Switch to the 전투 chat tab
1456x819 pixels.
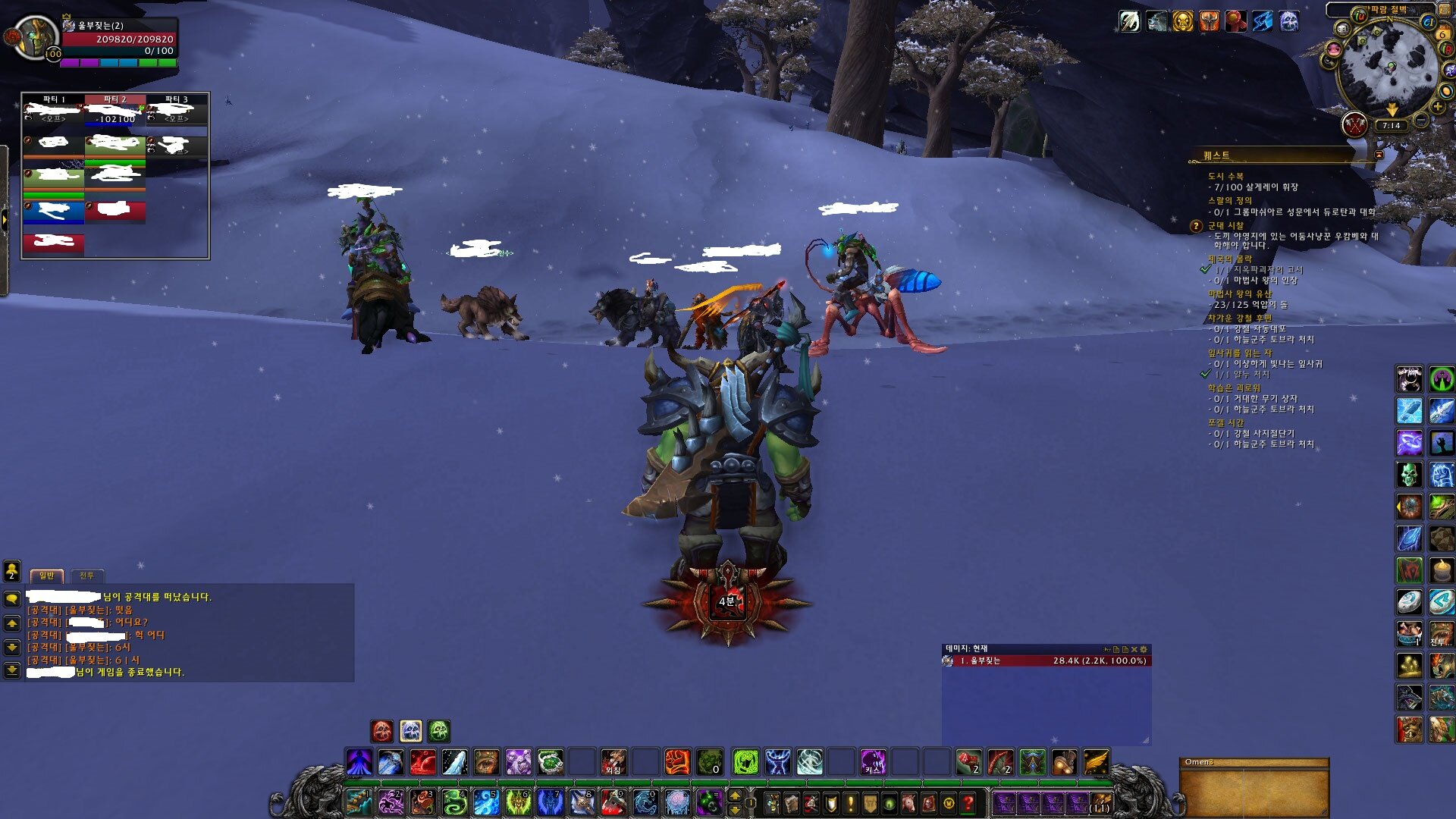(x=86, y=576)
